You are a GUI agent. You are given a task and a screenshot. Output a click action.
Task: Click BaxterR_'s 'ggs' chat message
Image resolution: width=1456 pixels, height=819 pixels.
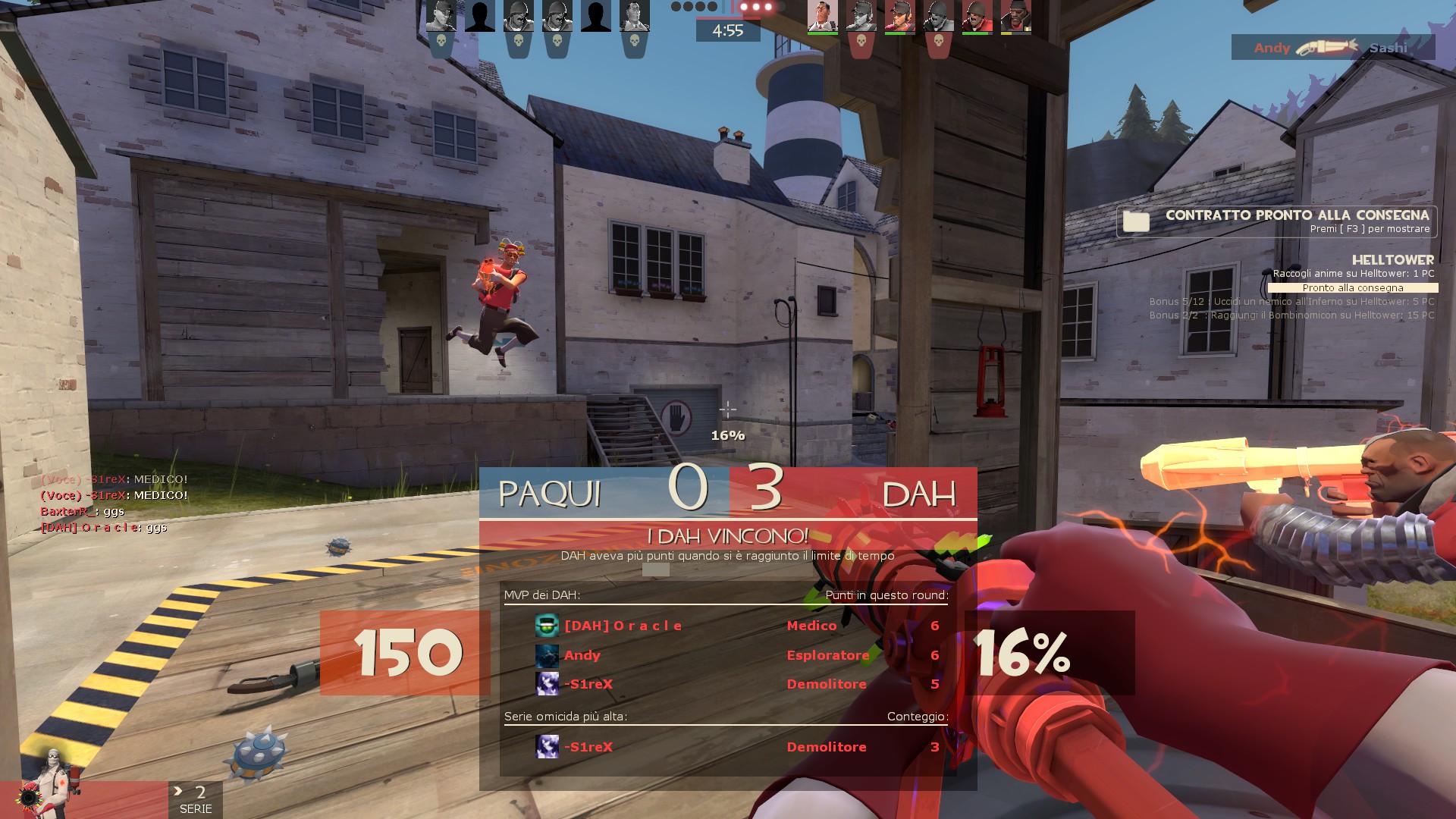coord(82,512)
